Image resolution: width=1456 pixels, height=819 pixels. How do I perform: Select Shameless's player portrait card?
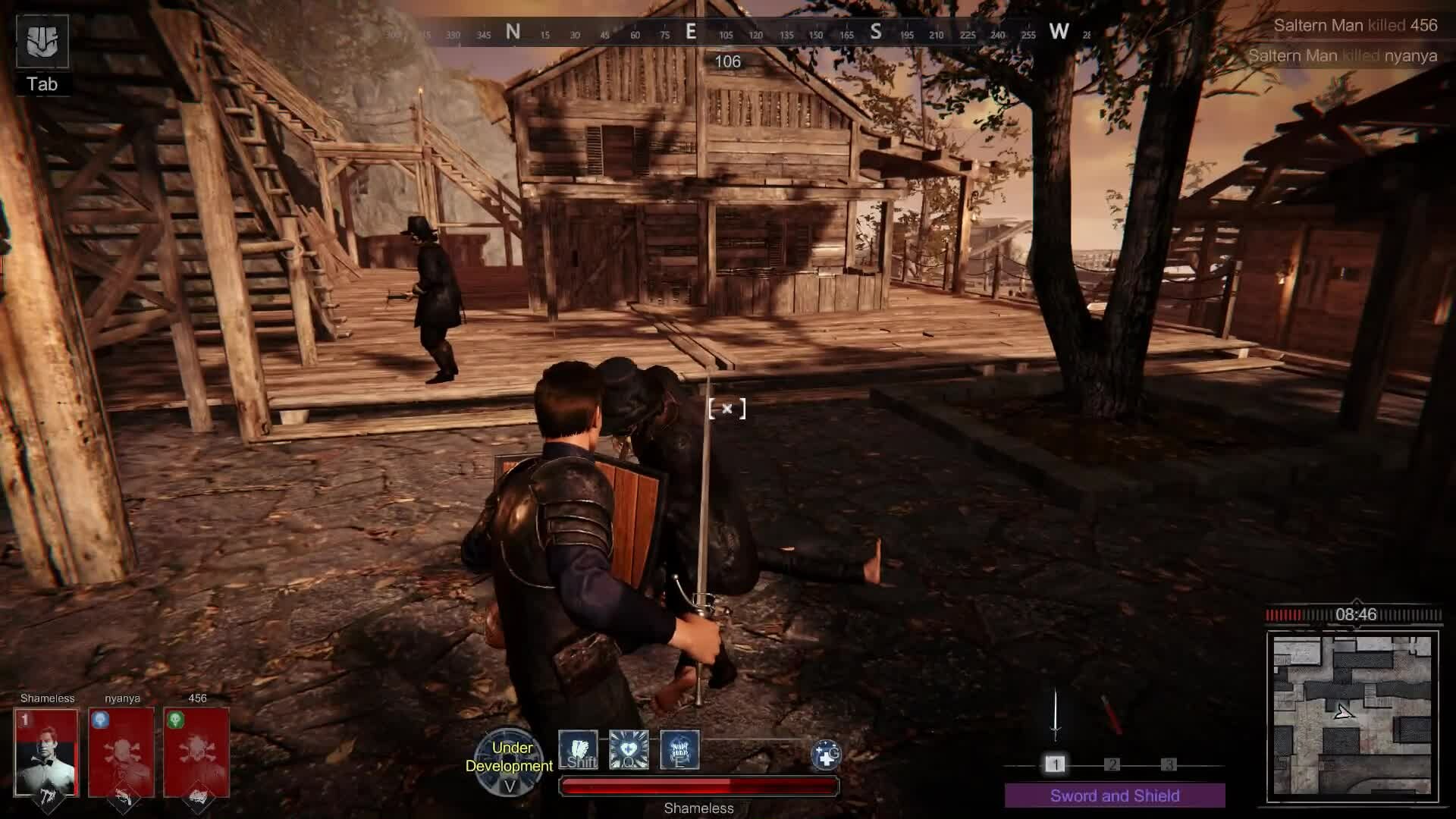tap(47, 752)
